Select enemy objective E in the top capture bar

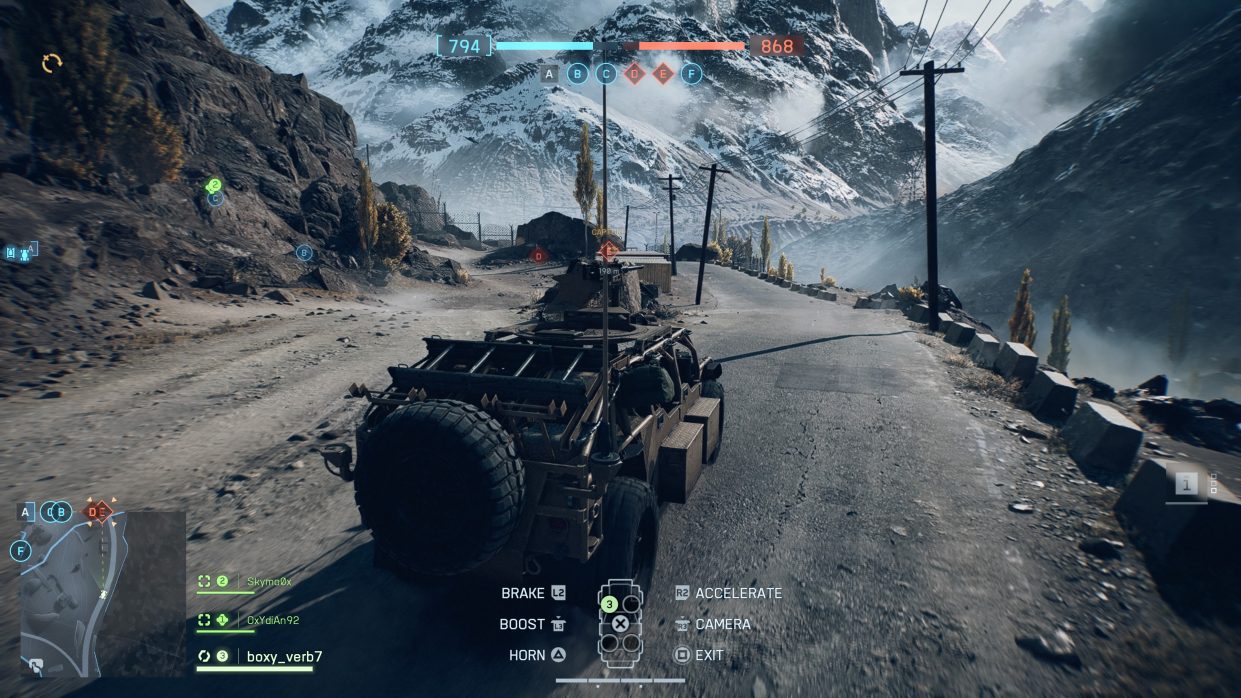663,73
